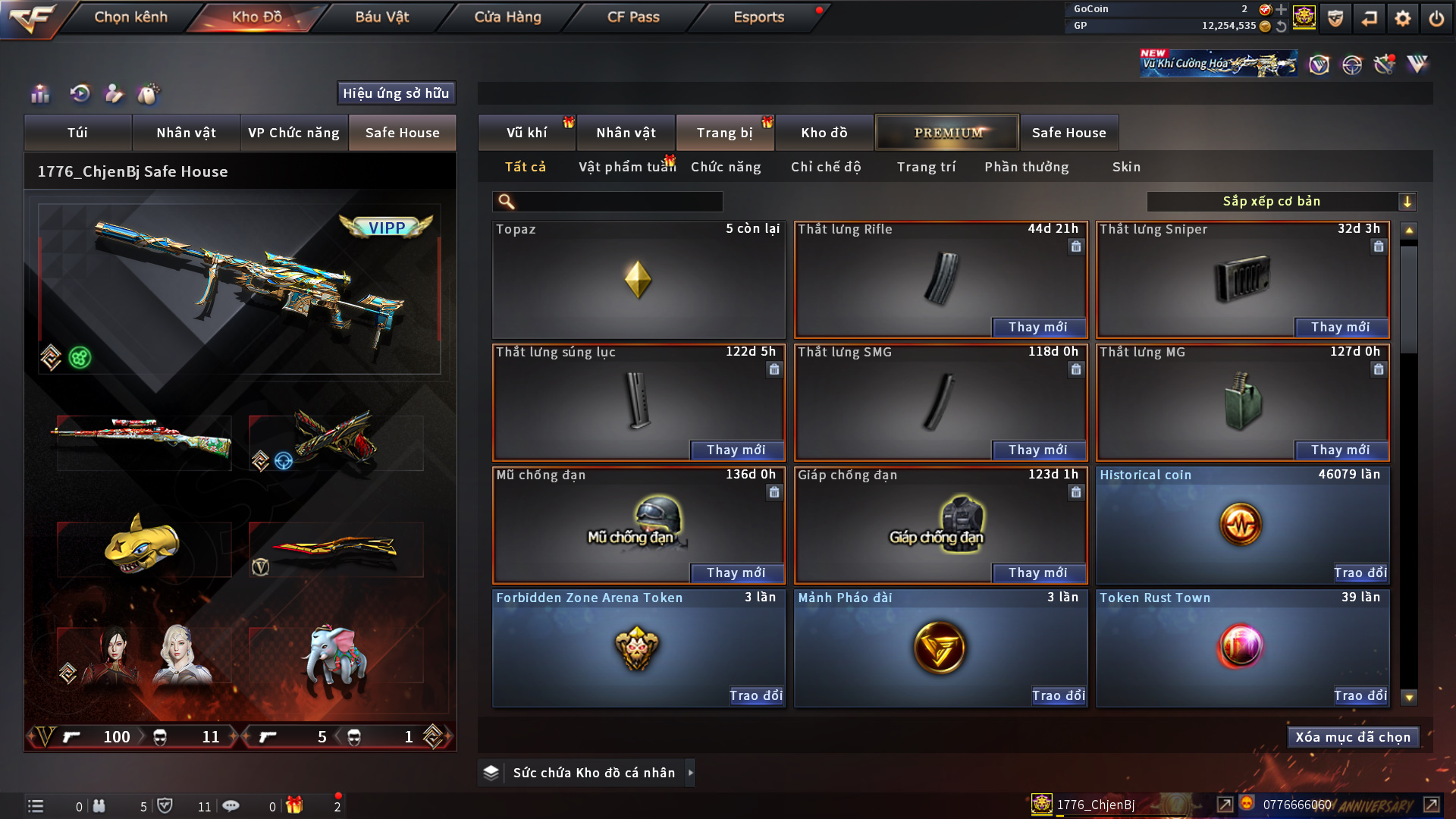This screenshot has width=1456, height=819.
Task: Click the power exit icon
Action: coord(1436,18)
